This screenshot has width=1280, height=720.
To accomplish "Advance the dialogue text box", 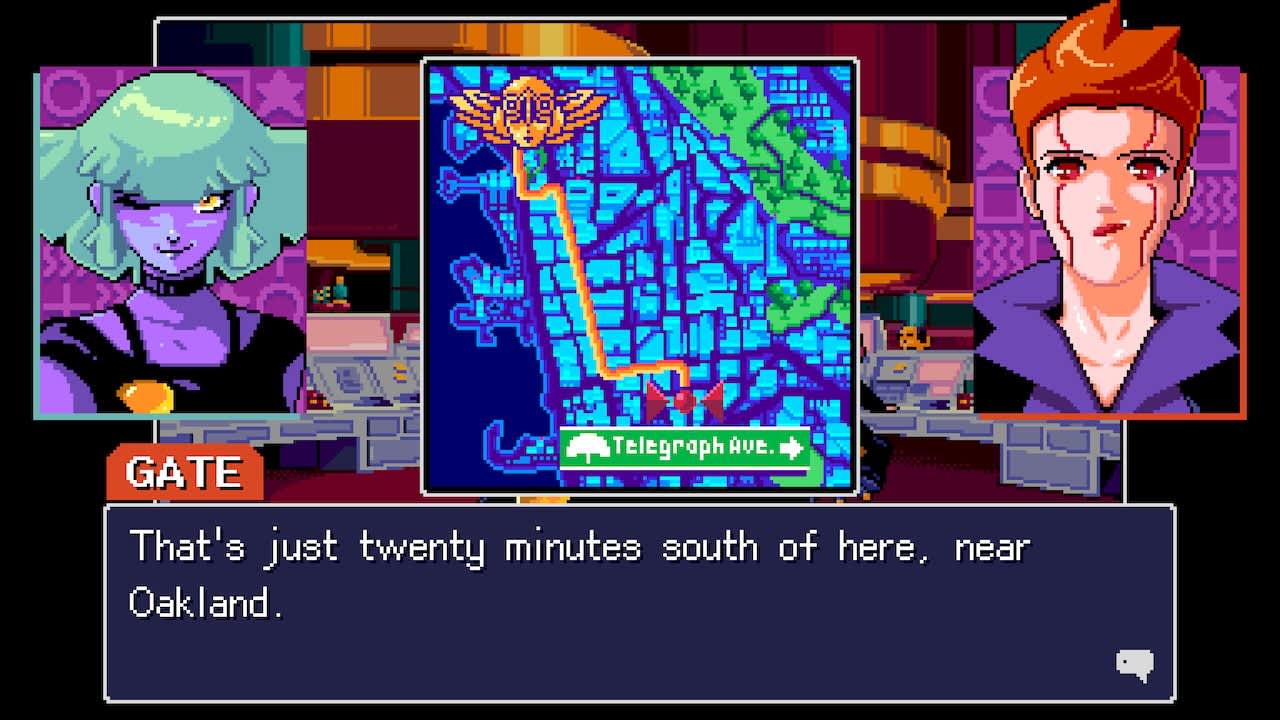I will 640,600.
